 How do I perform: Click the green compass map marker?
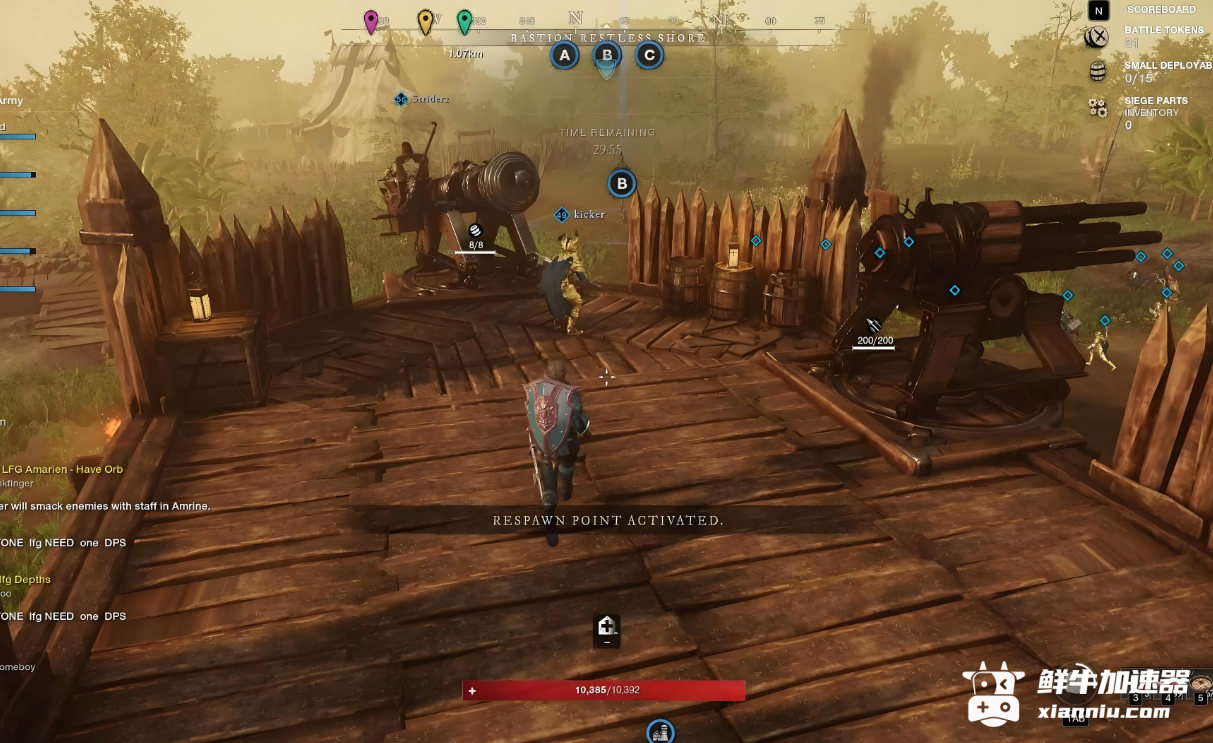pos(464,21)
